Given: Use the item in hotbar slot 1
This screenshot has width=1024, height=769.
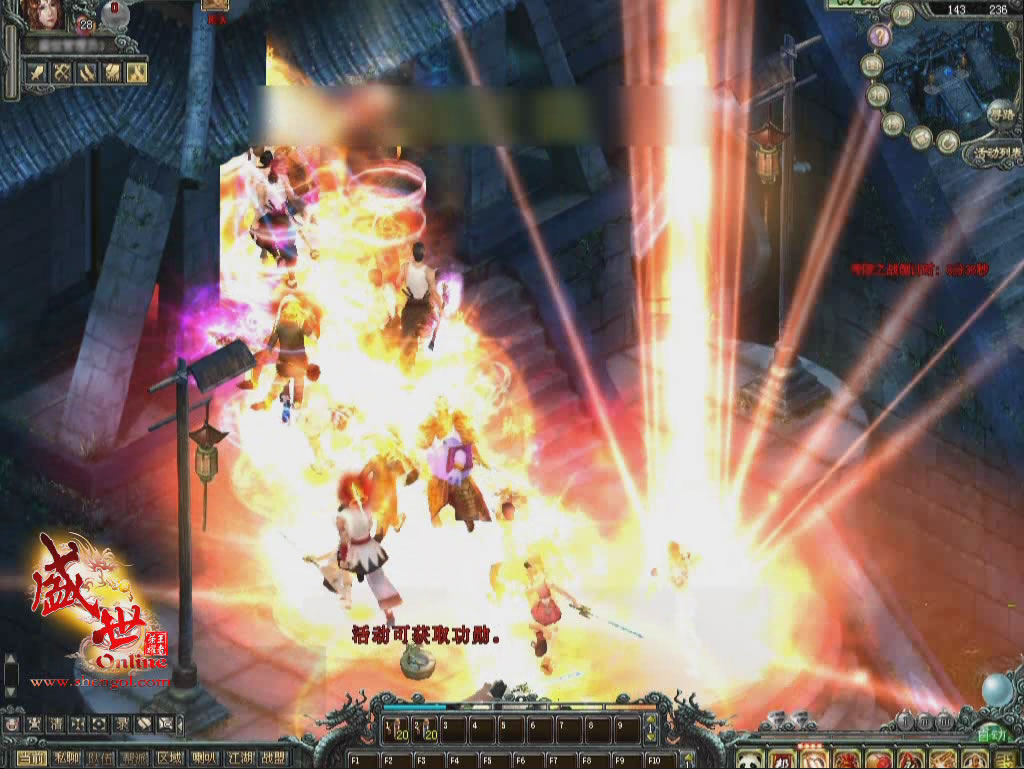Looking at the screenshot, I should point(398,731).
